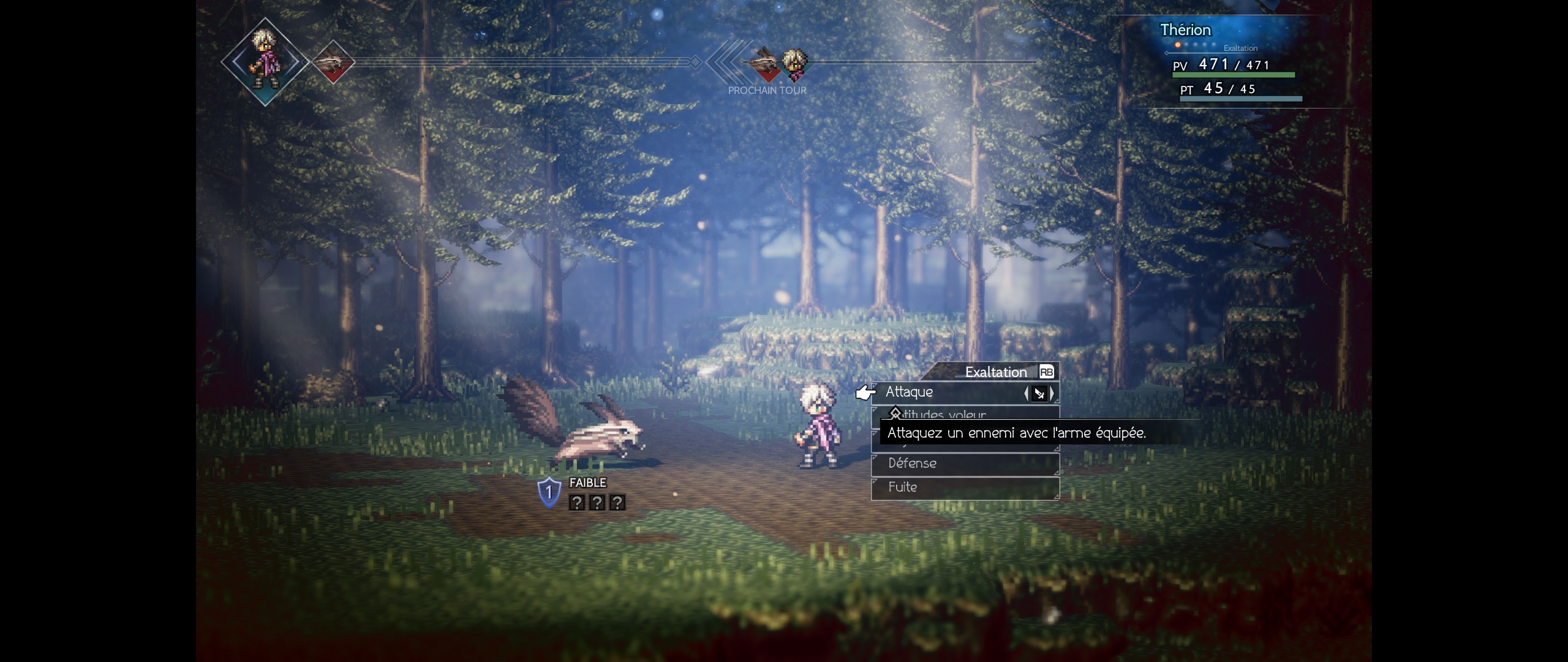
Task: Click the enemy's shield point icon
Action: (549, 492)
